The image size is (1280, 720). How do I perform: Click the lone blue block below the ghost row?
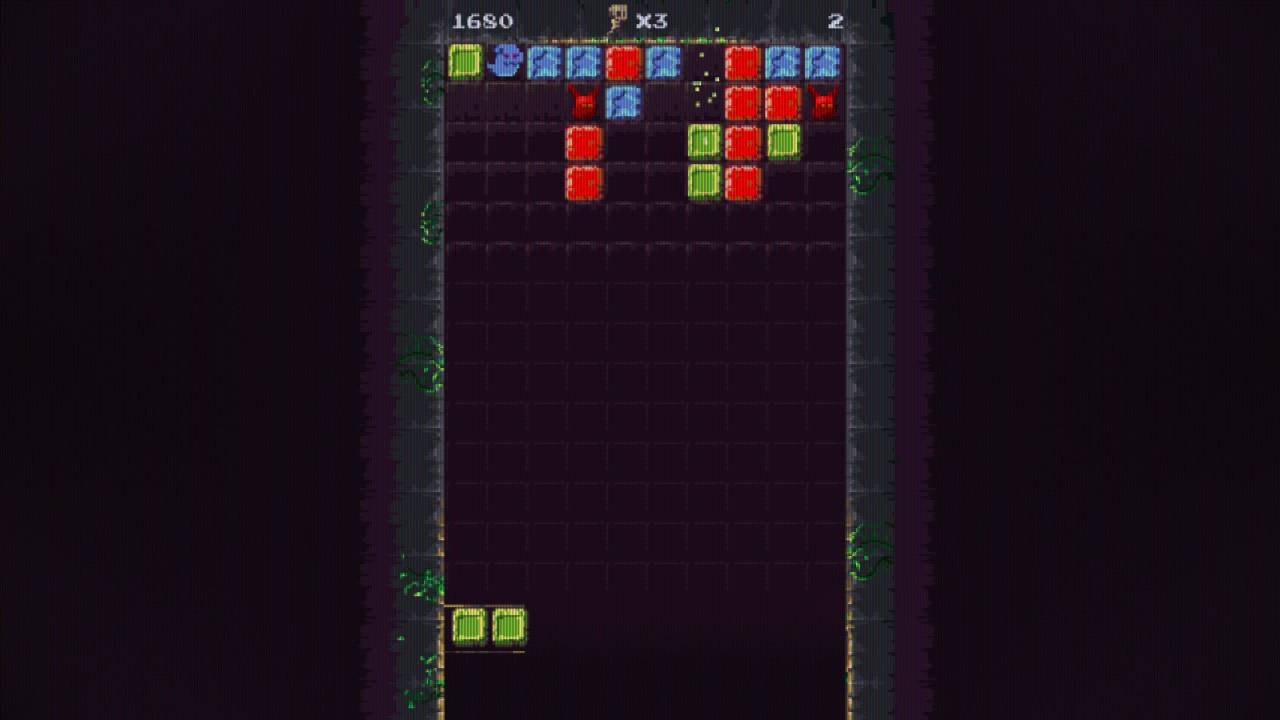click(625, 103)
